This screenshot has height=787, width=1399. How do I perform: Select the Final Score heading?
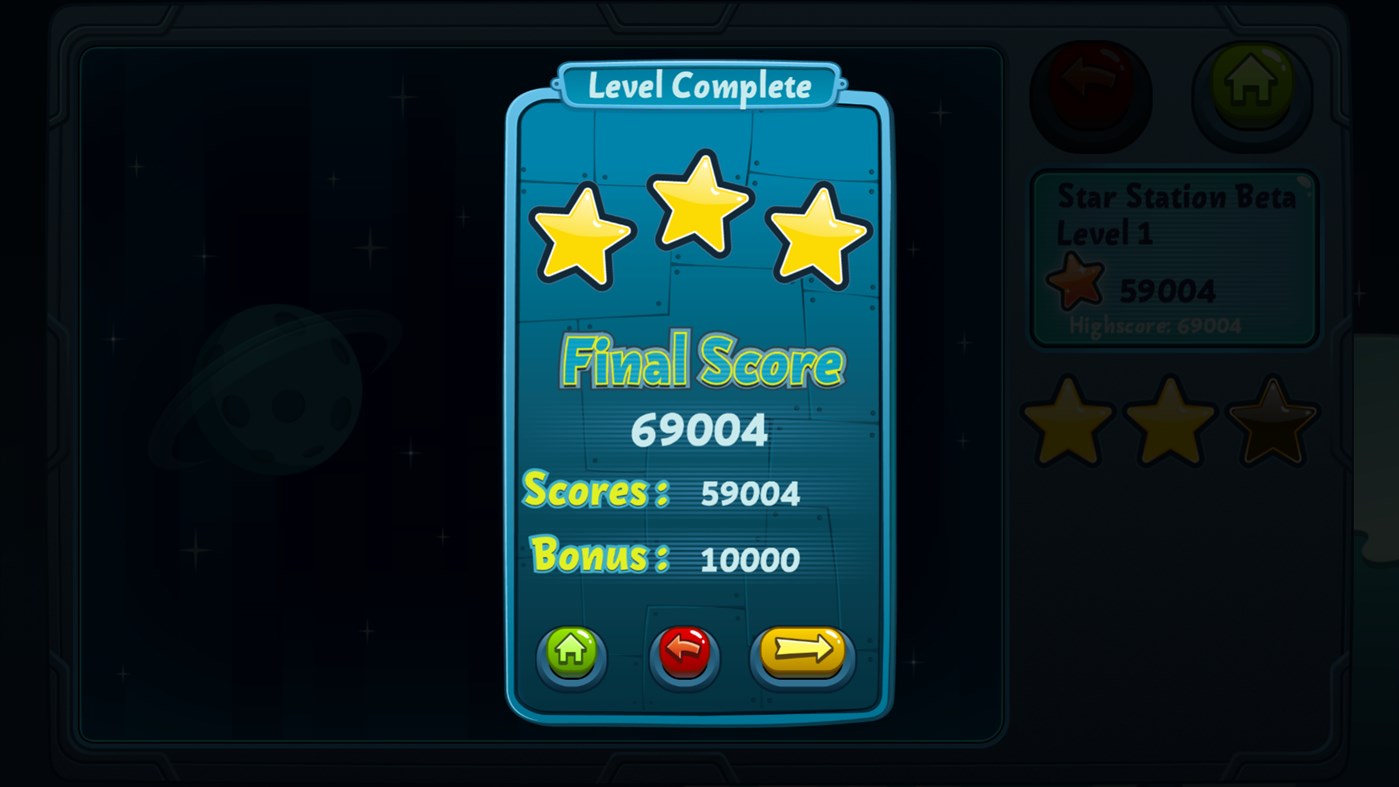[699, 363]
